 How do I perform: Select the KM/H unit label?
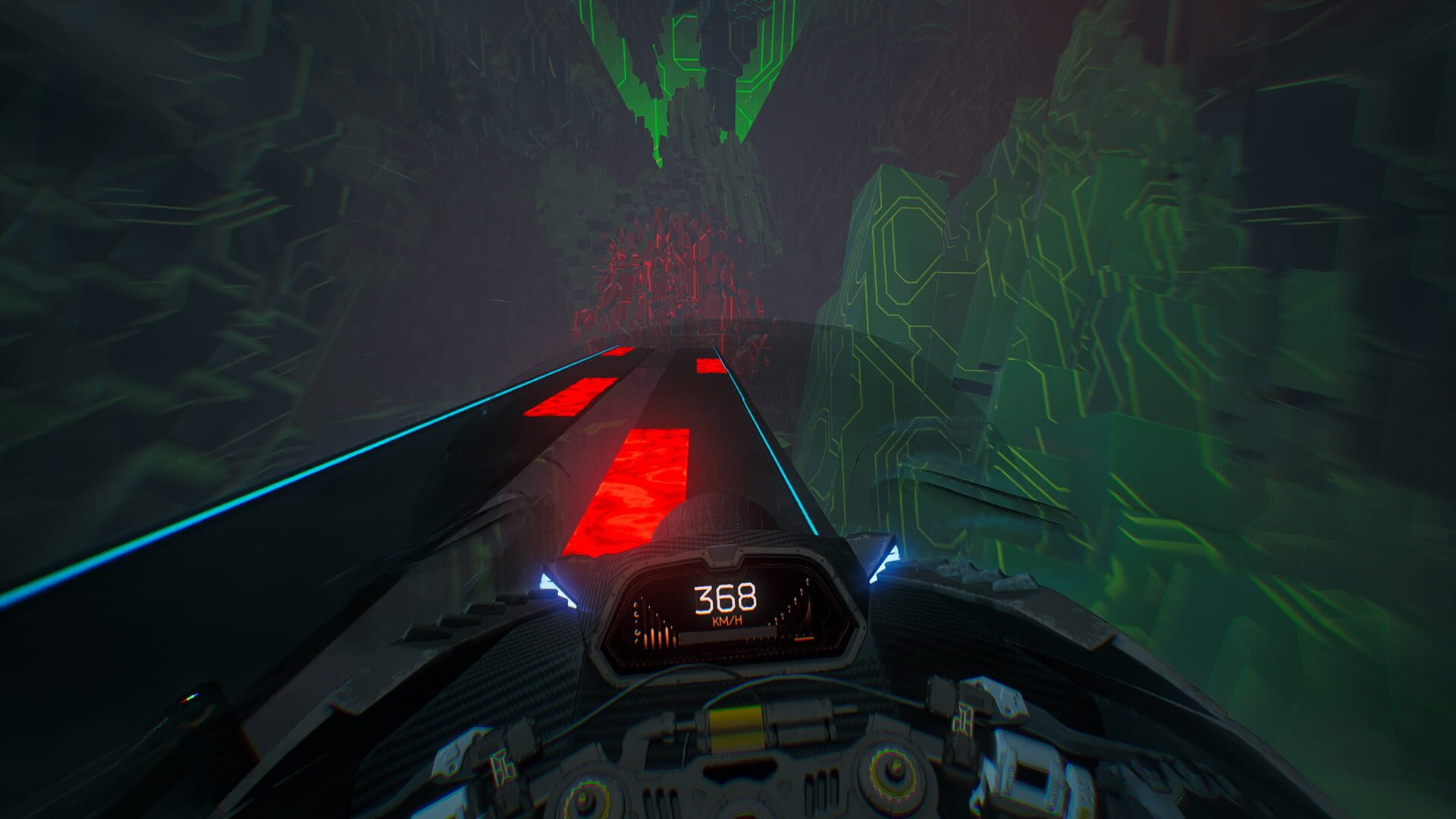(x=726, y=621)
